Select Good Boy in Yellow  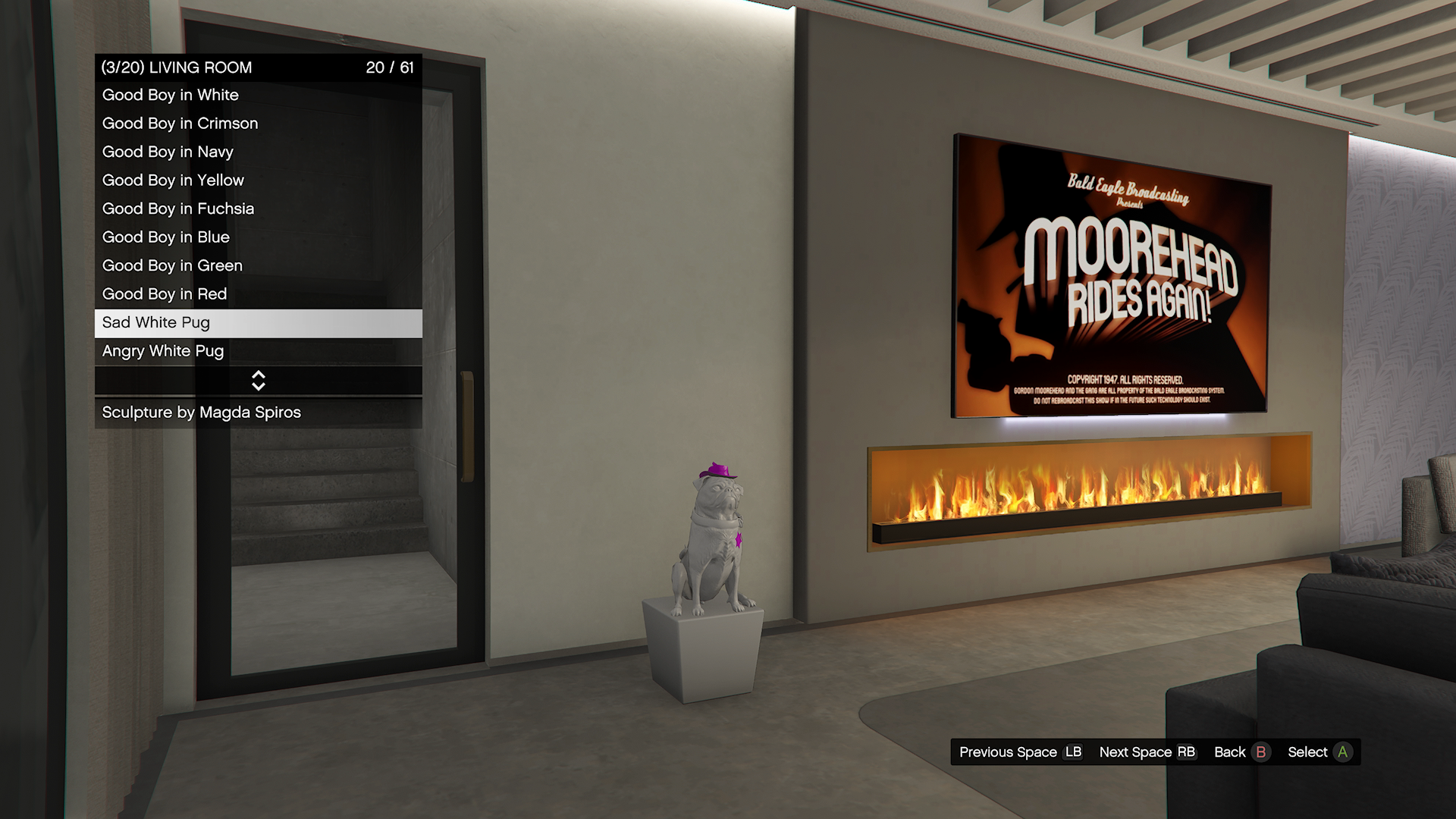pos(258,180)
